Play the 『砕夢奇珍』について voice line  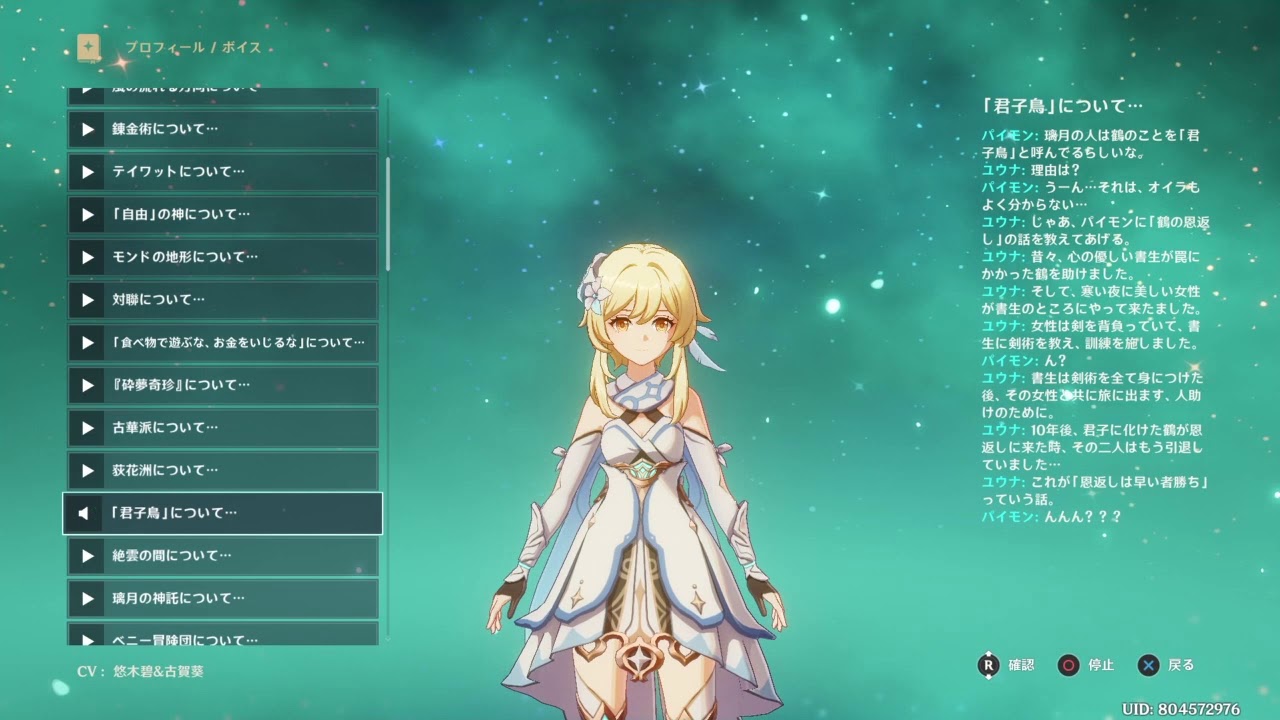pyautogui.click(x=222, y=385)
